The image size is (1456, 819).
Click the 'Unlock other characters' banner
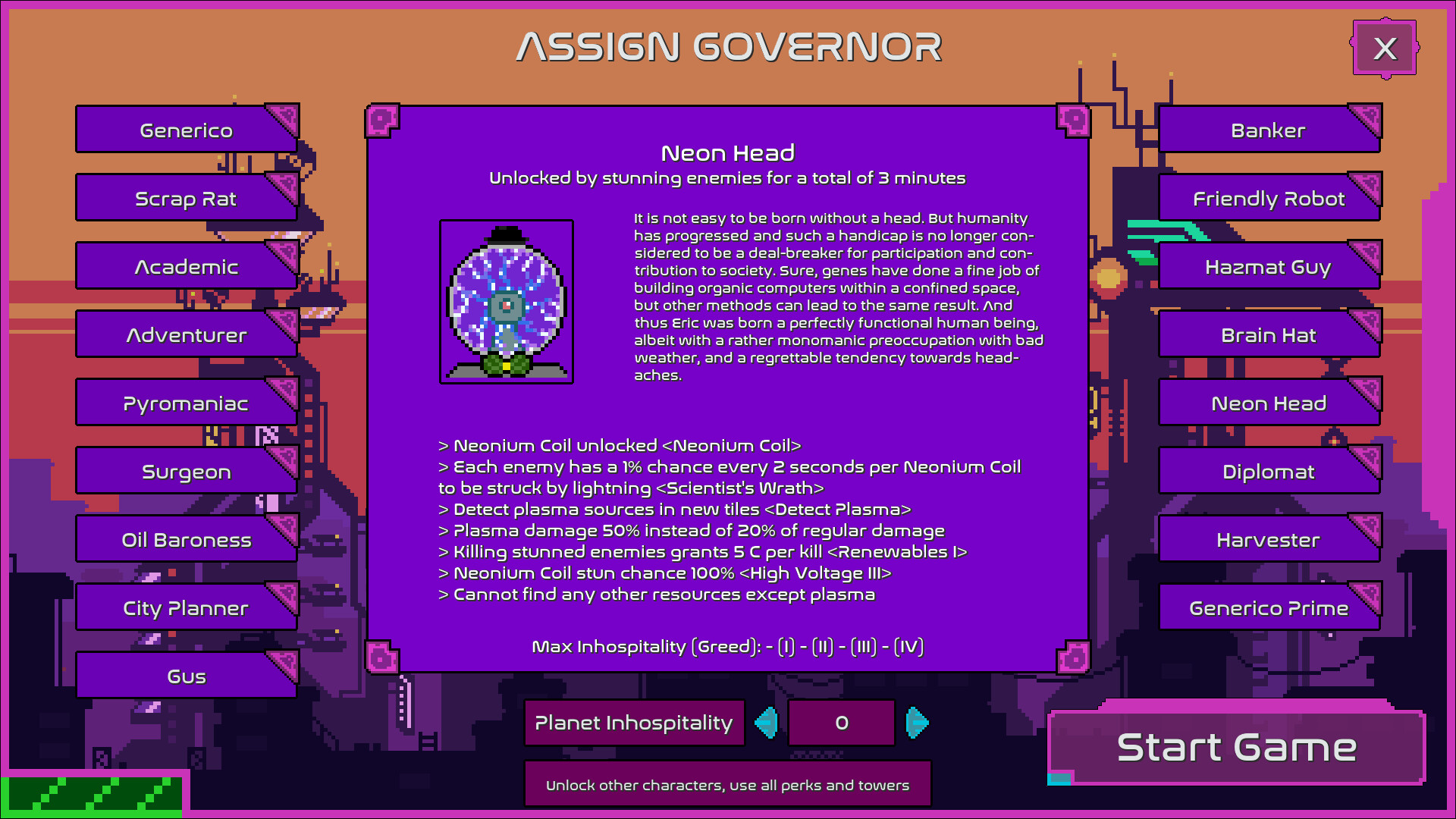(x=727, y=784)
